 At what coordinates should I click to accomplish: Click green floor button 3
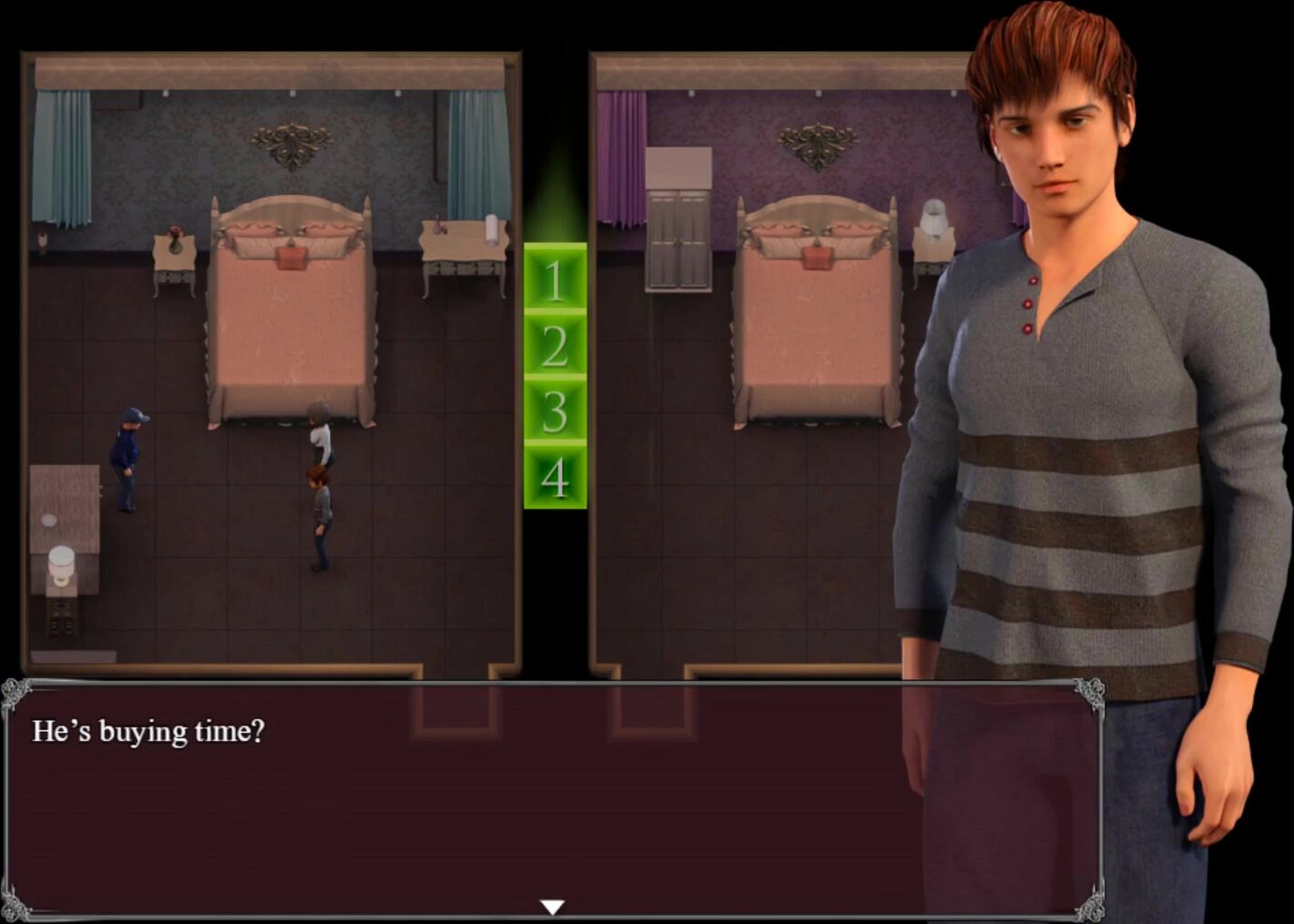(555, 411)
